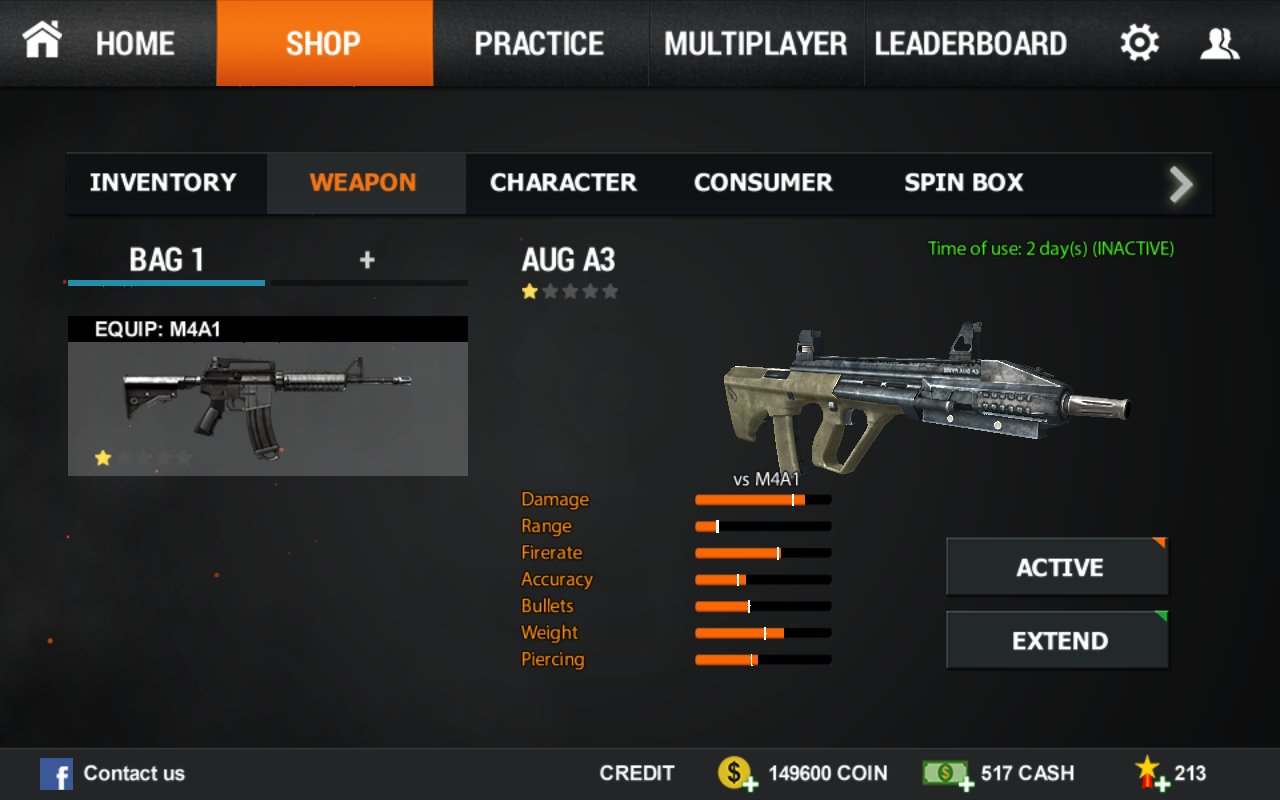Image resolution: width=1280 pixels, height=800 pixels.
Task: Go to the Home screen
Action: pyautogui.click(x=100, y=43)
